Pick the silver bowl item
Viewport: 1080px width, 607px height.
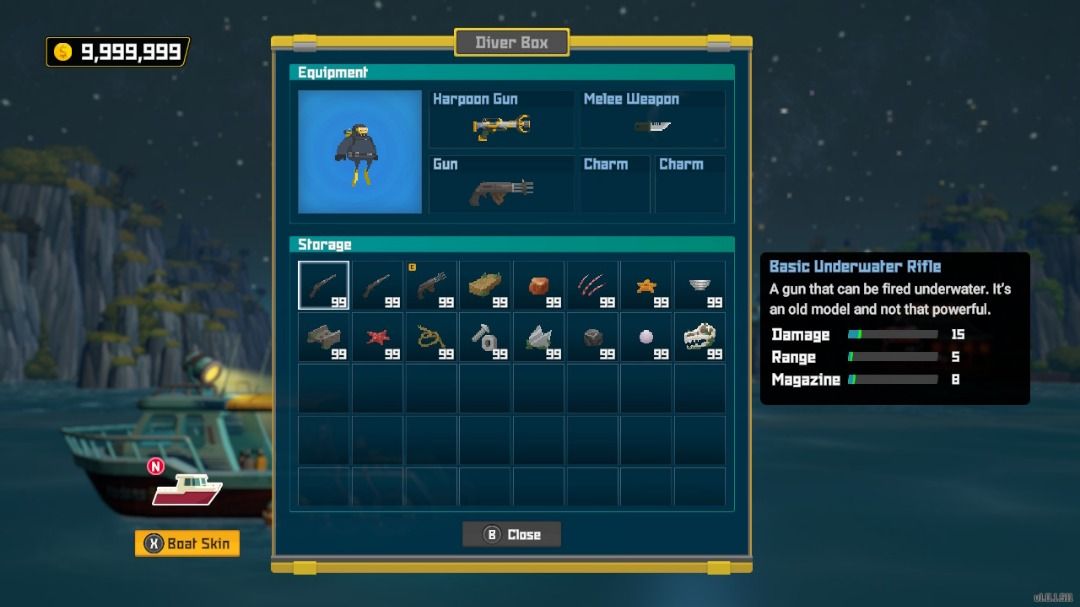coord(701,286)
